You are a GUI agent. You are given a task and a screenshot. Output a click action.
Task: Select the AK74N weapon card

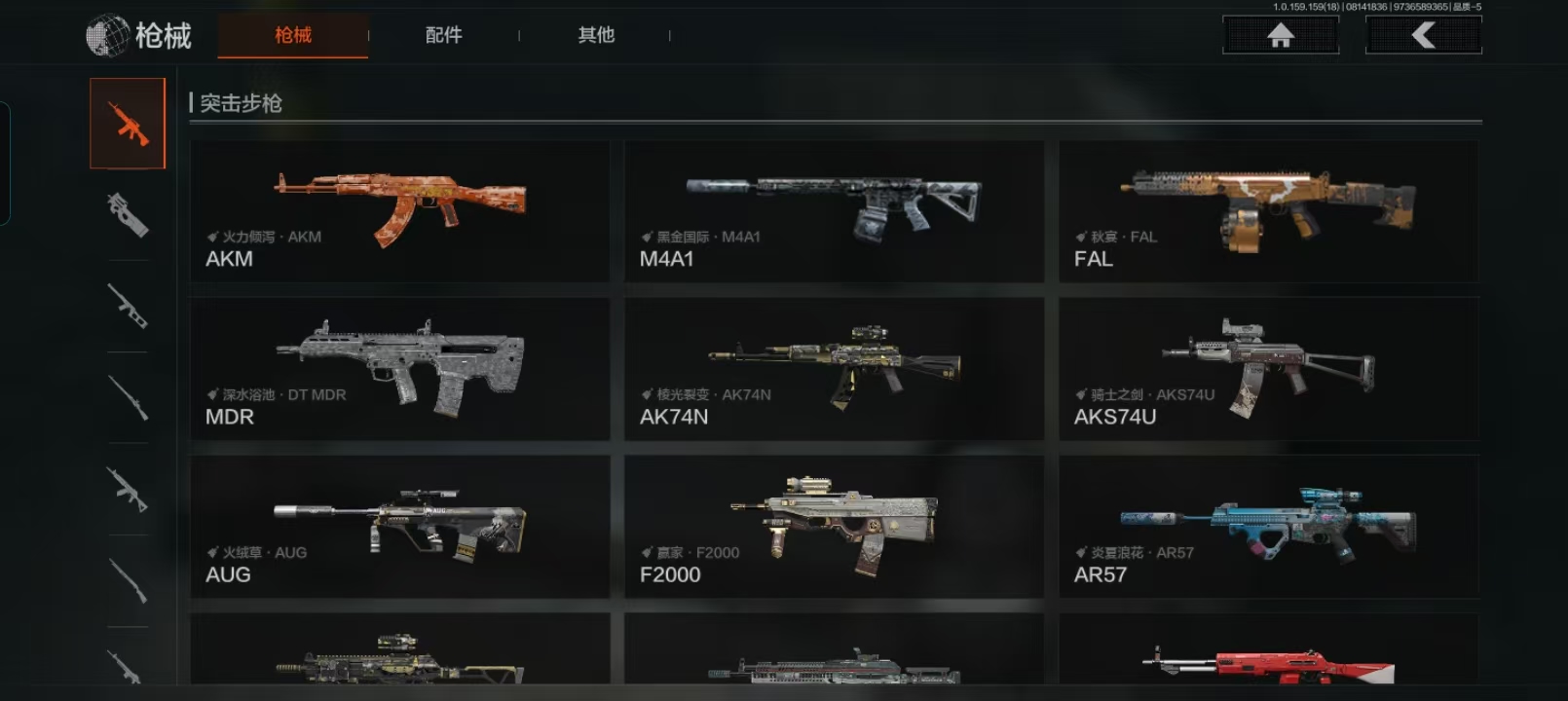834,369
